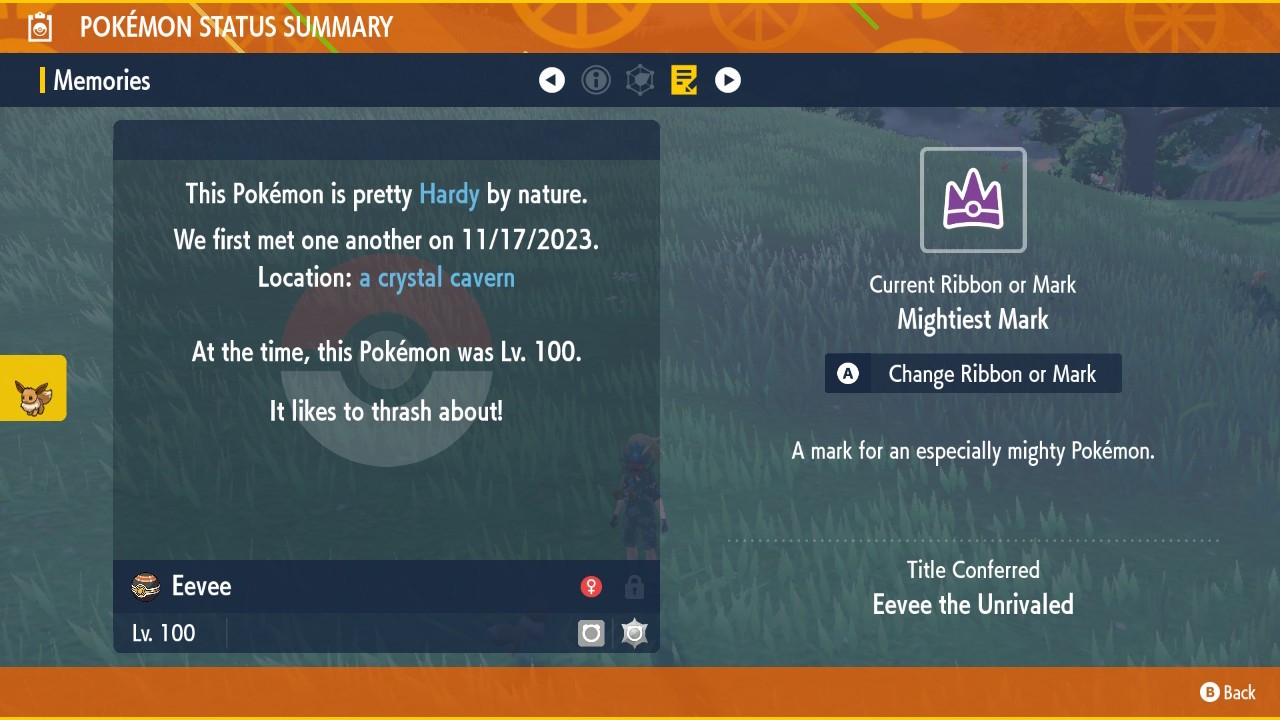Switch to the stats hexagon tab
Viewport: 1280px width, 720px height.
coord(640,80)
